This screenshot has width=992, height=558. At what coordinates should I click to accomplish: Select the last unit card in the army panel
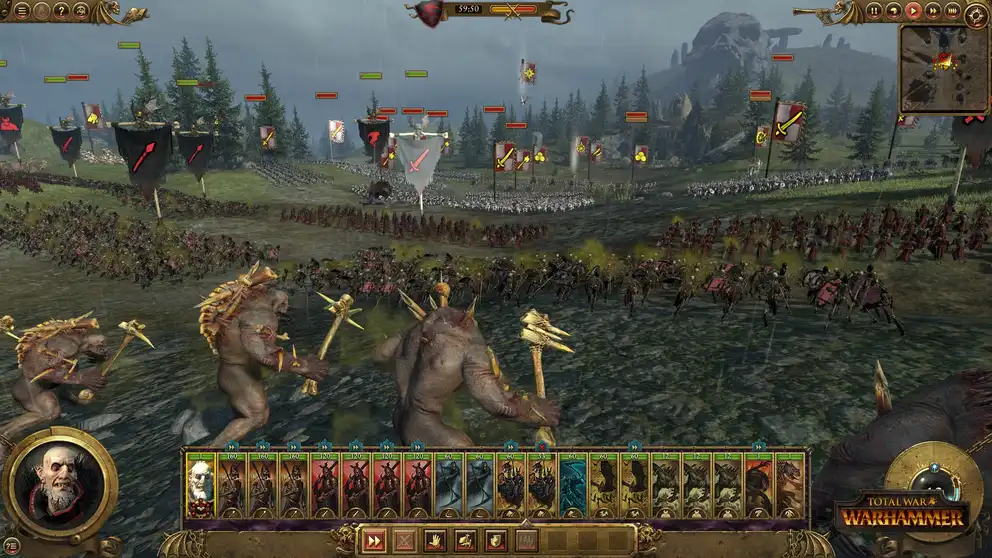790,485
